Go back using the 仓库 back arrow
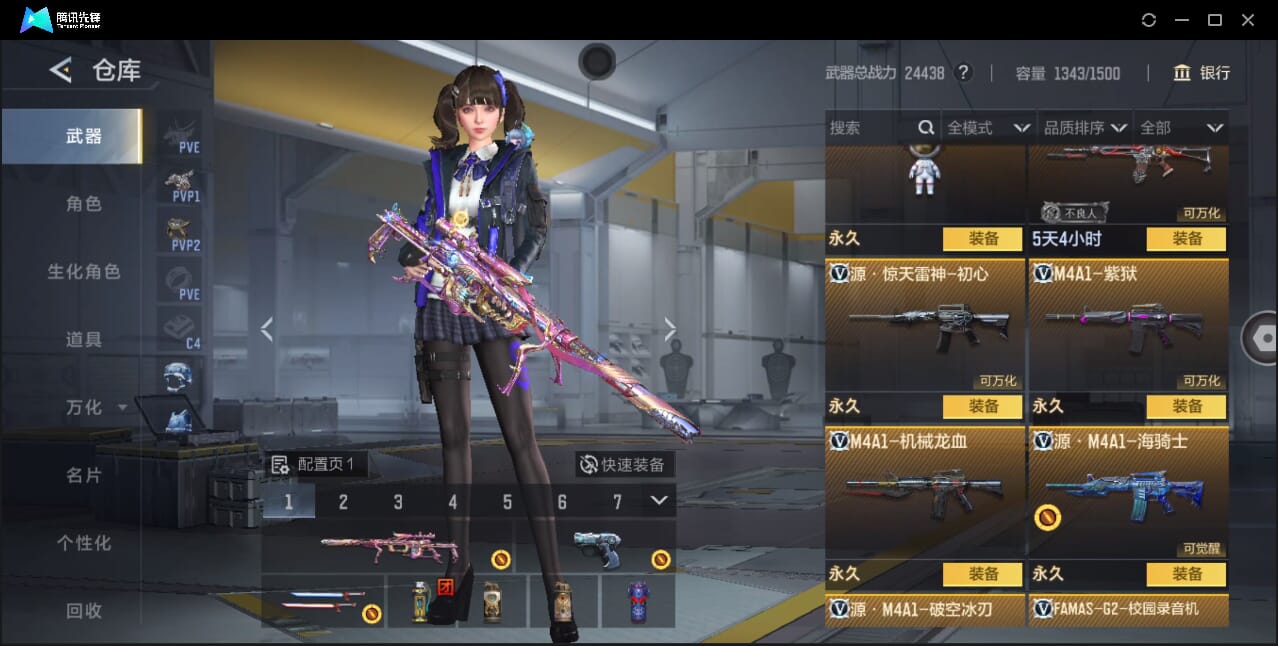This screenshot has width=1278, height=646. tap(61, 70)
